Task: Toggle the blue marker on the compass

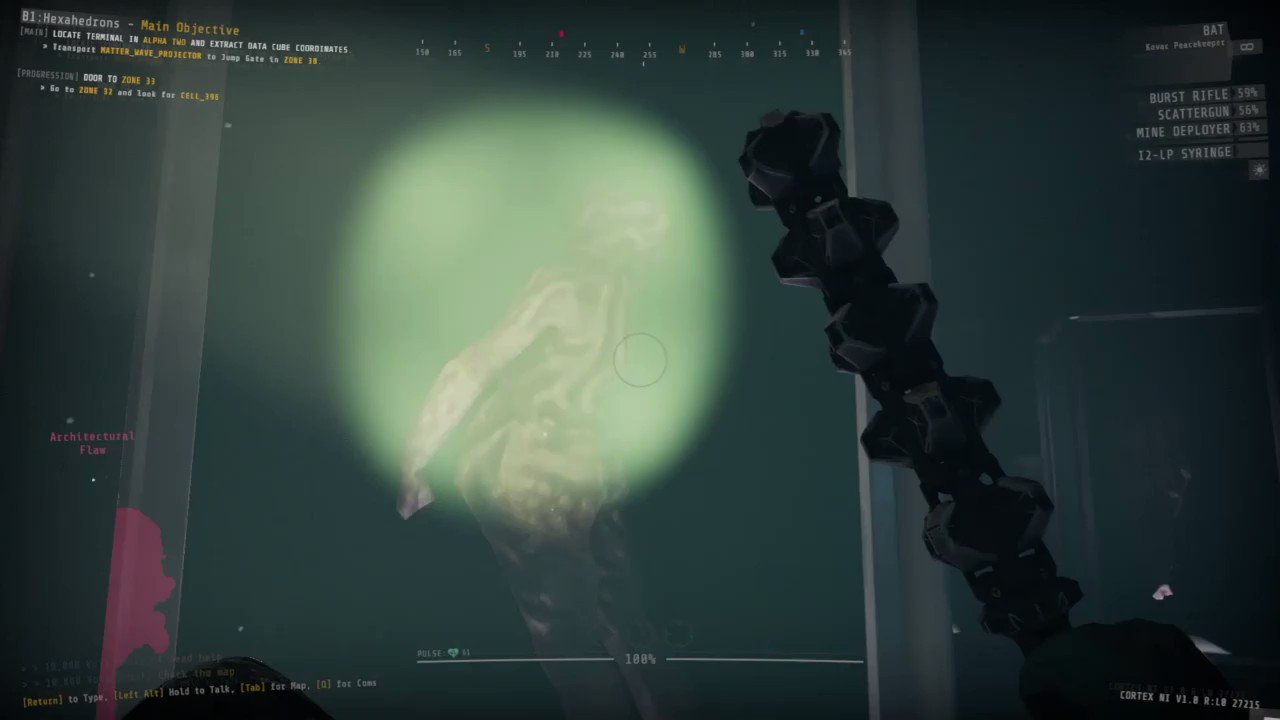Action: coord(802,31)
